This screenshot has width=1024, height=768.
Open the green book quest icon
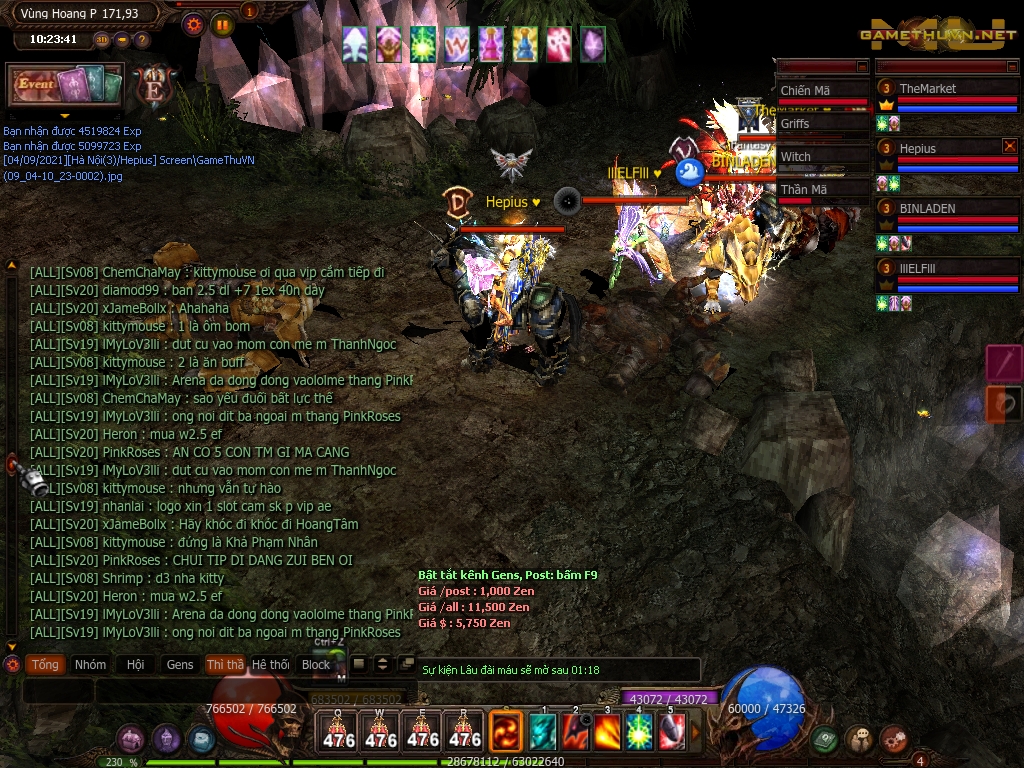(x=825, y=740)
